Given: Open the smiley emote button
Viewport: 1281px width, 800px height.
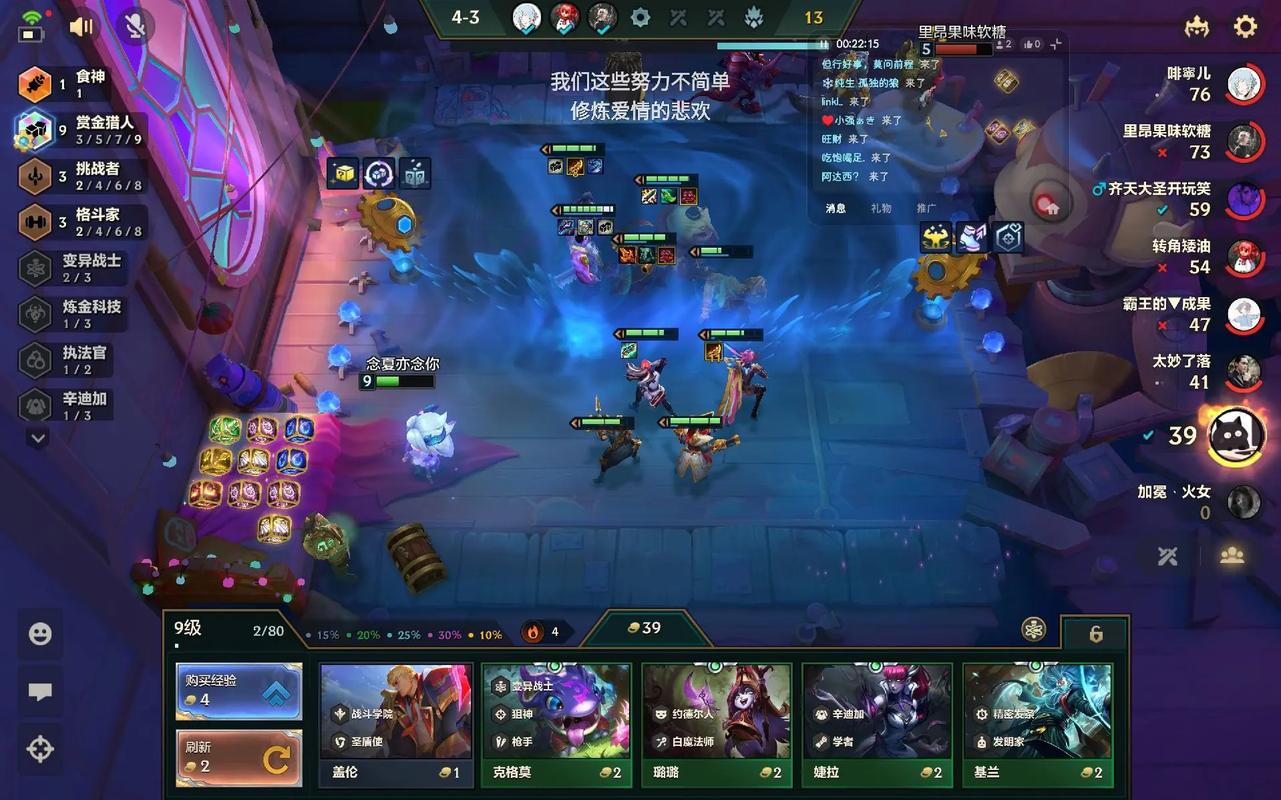Looking at the screenshot, I should click(x=40, y=634).
